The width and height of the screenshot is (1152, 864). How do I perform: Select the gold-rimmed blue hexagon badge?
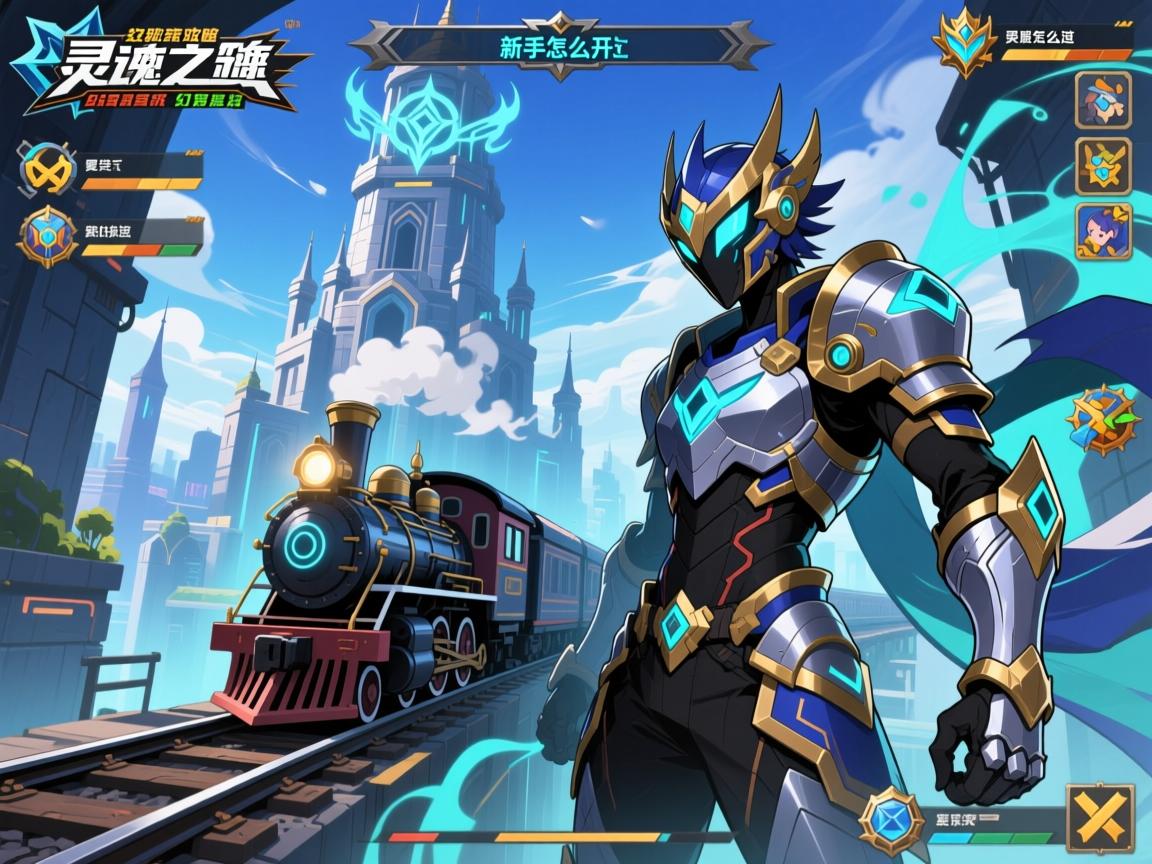point(48,236)
